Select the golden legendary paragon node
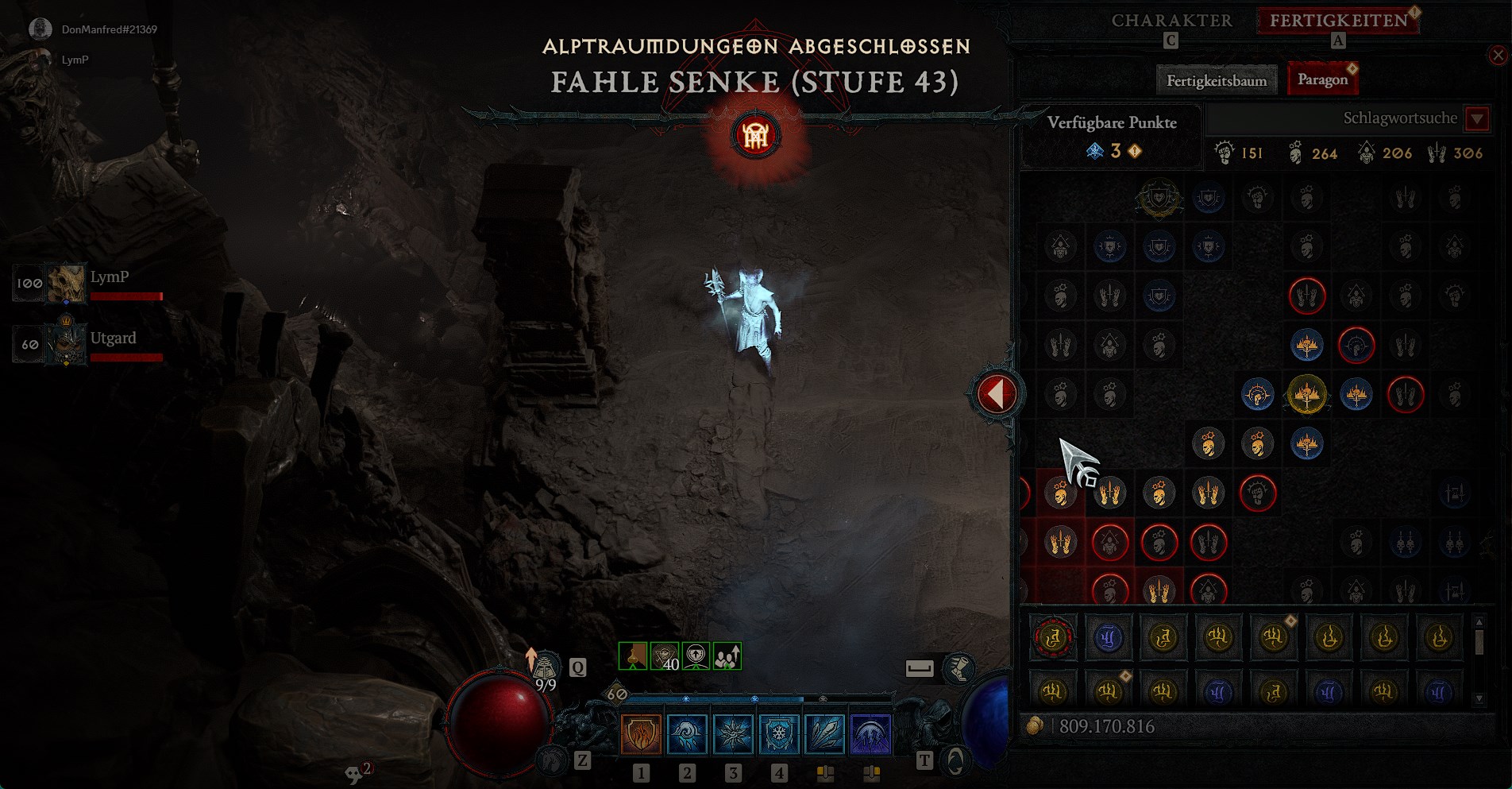 (1306, 394)
